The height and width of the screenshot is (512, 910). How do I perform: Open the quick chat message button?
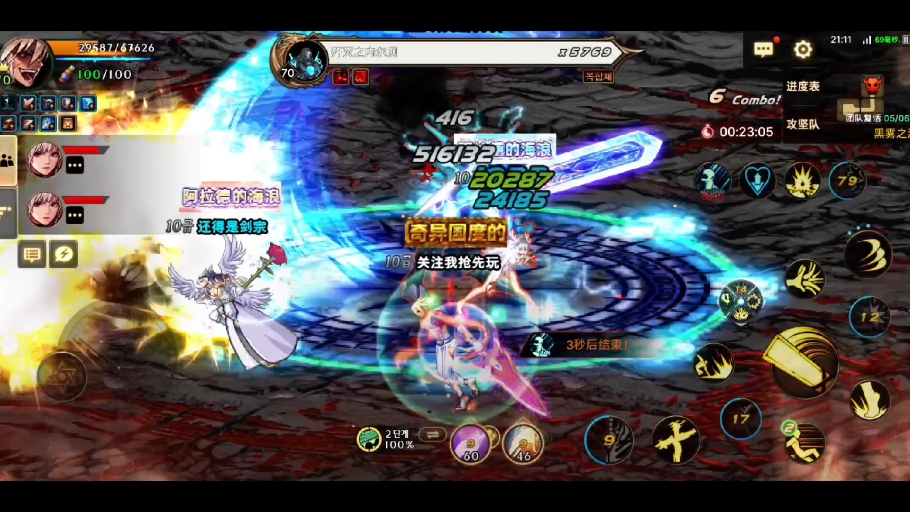32,255
